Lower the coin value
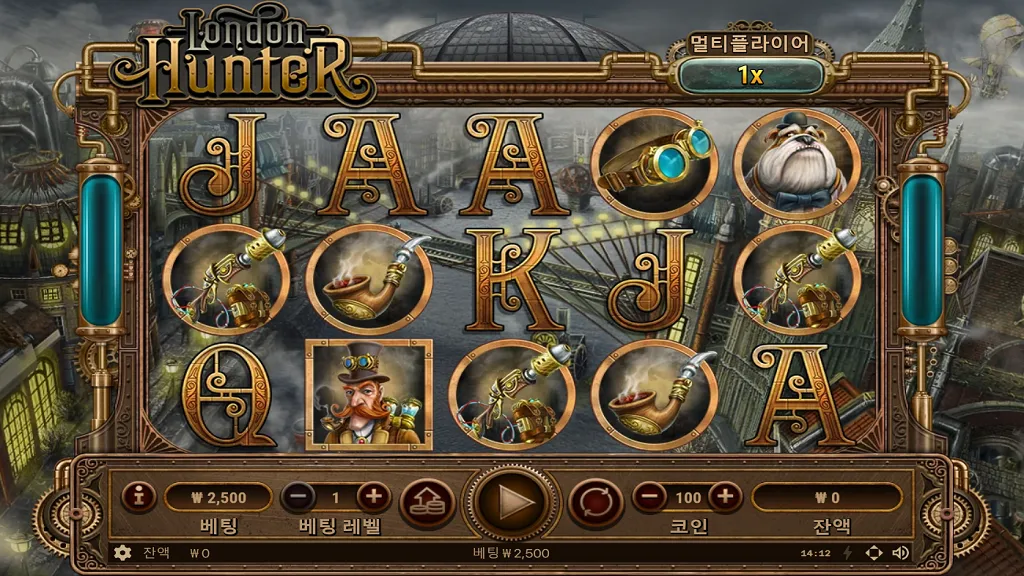The image size is (1024, 576). click(650, 496)
